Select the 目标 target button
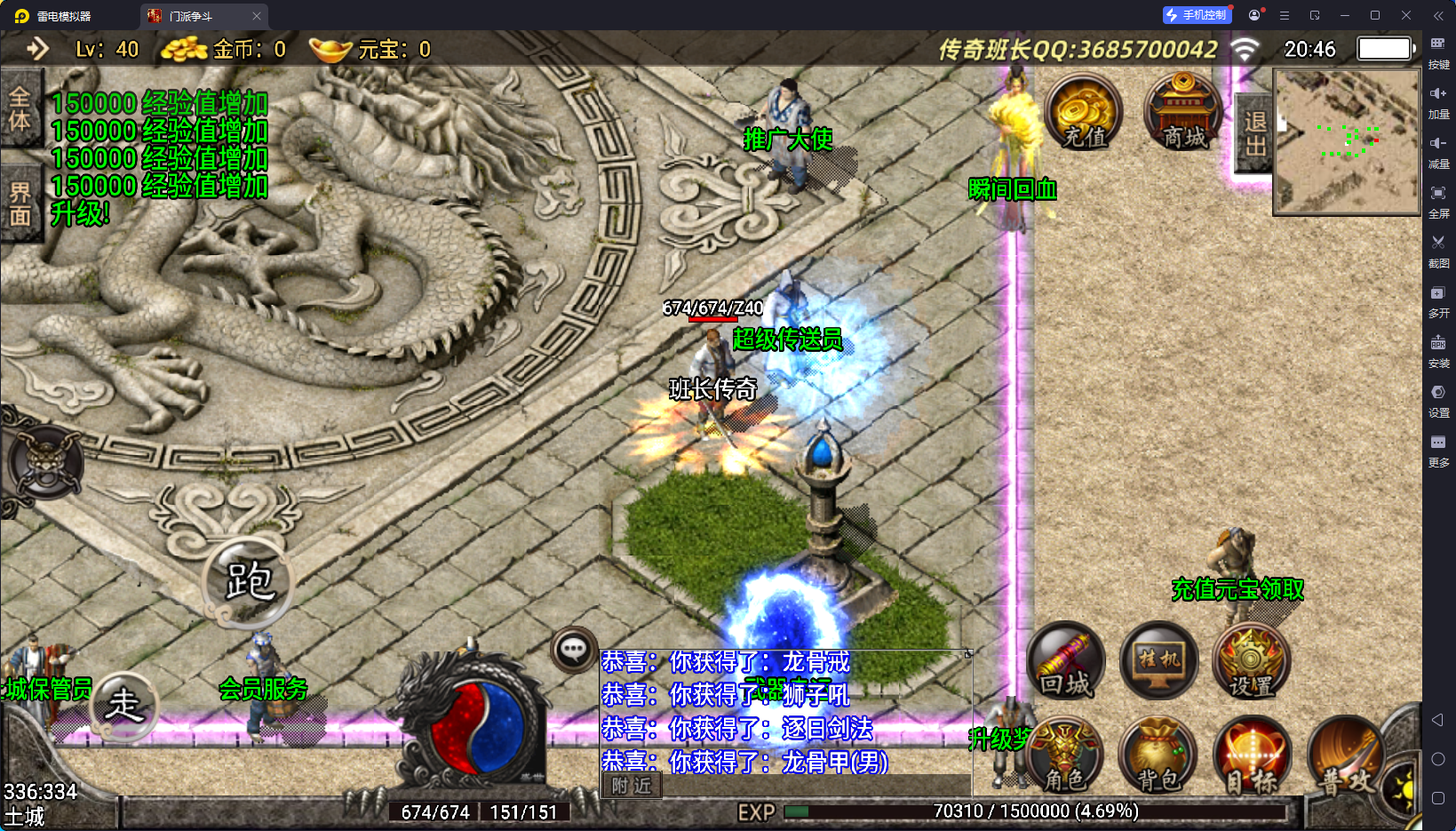Screen dimensions: 1456x831 click(1251, 755)
